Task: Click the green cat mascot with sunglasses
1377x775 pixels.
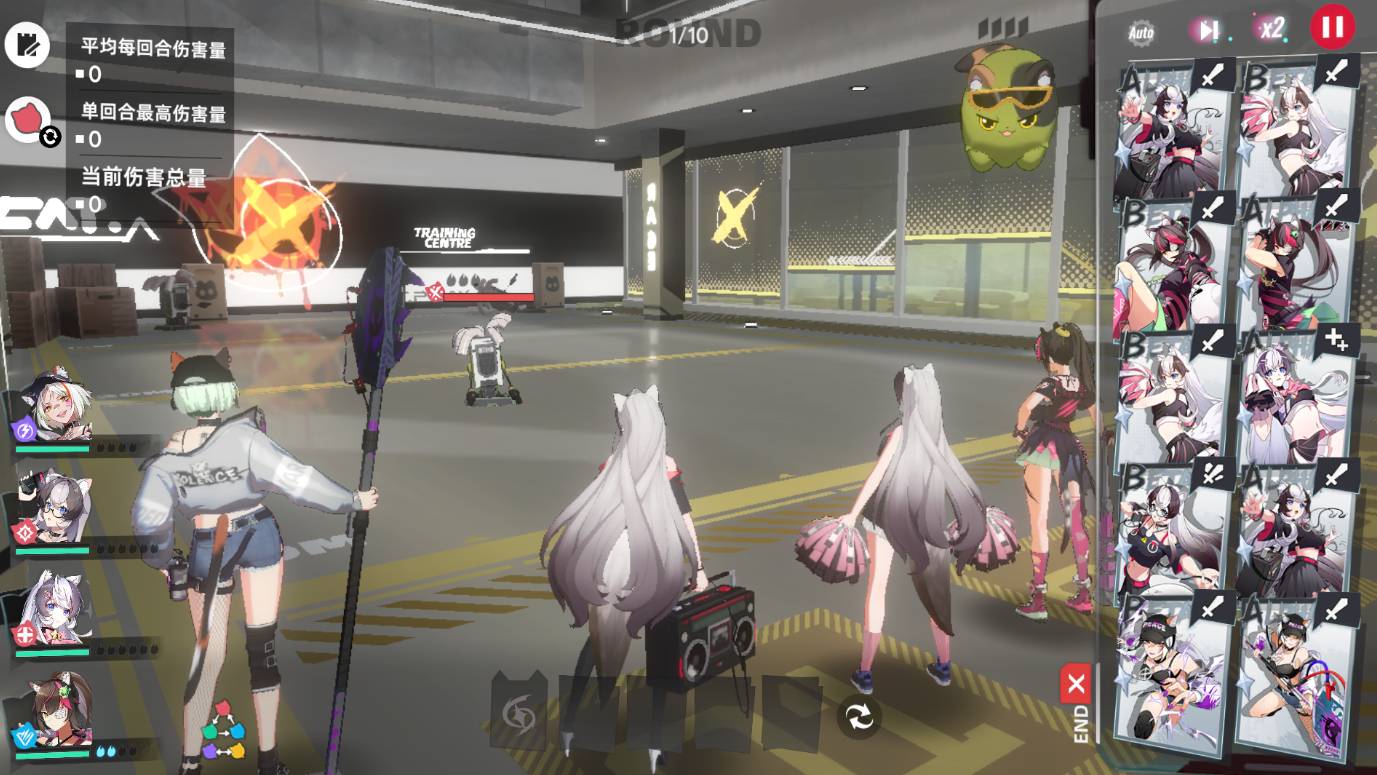Action: pos(1007,110)
